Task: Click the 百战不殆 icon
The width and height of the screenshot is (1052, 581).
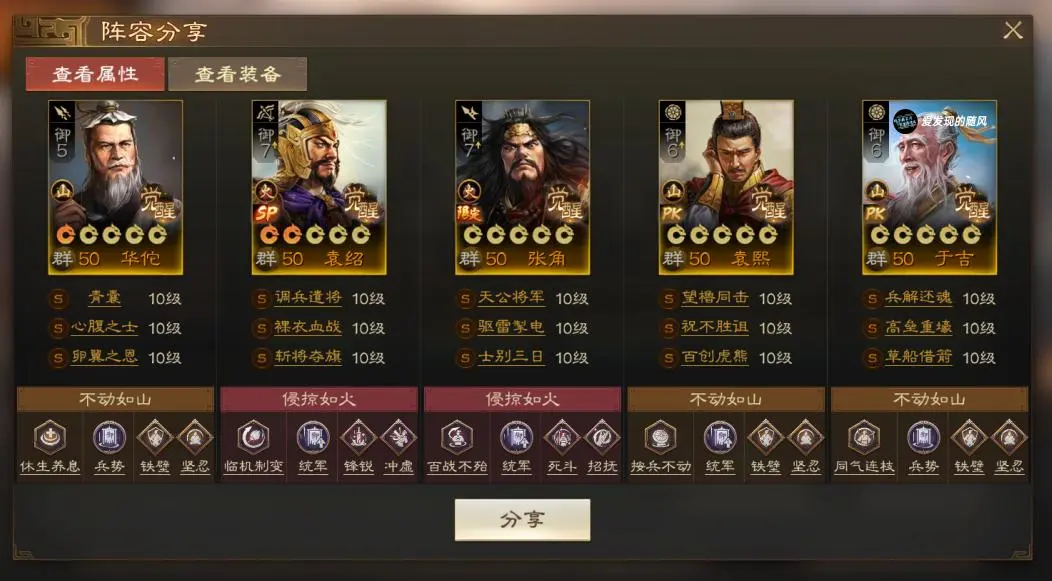Action: tap(456, 438)
